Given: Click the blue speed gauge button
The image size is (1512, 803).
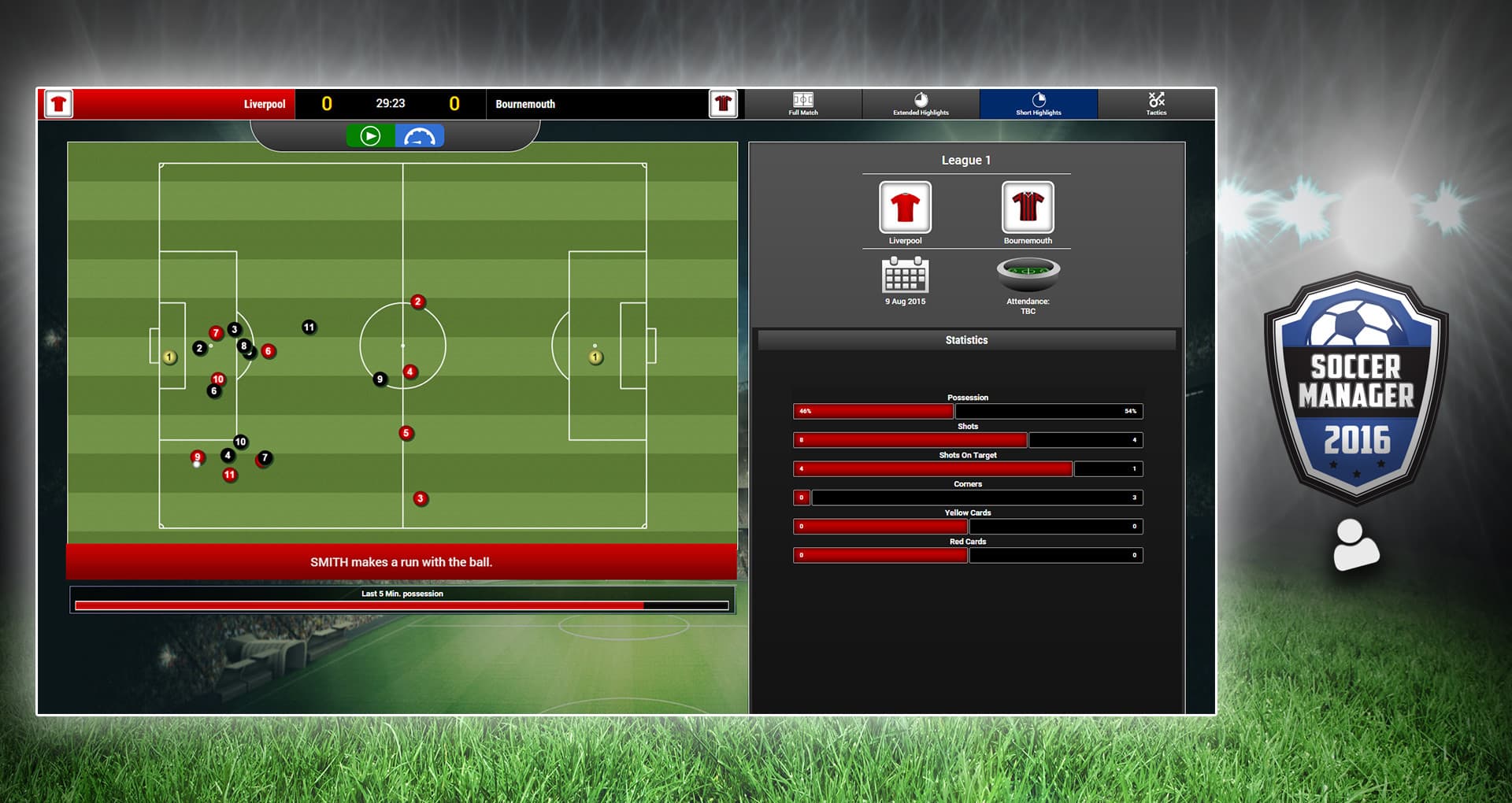Looking at the screenshot, I should (420, 135).
